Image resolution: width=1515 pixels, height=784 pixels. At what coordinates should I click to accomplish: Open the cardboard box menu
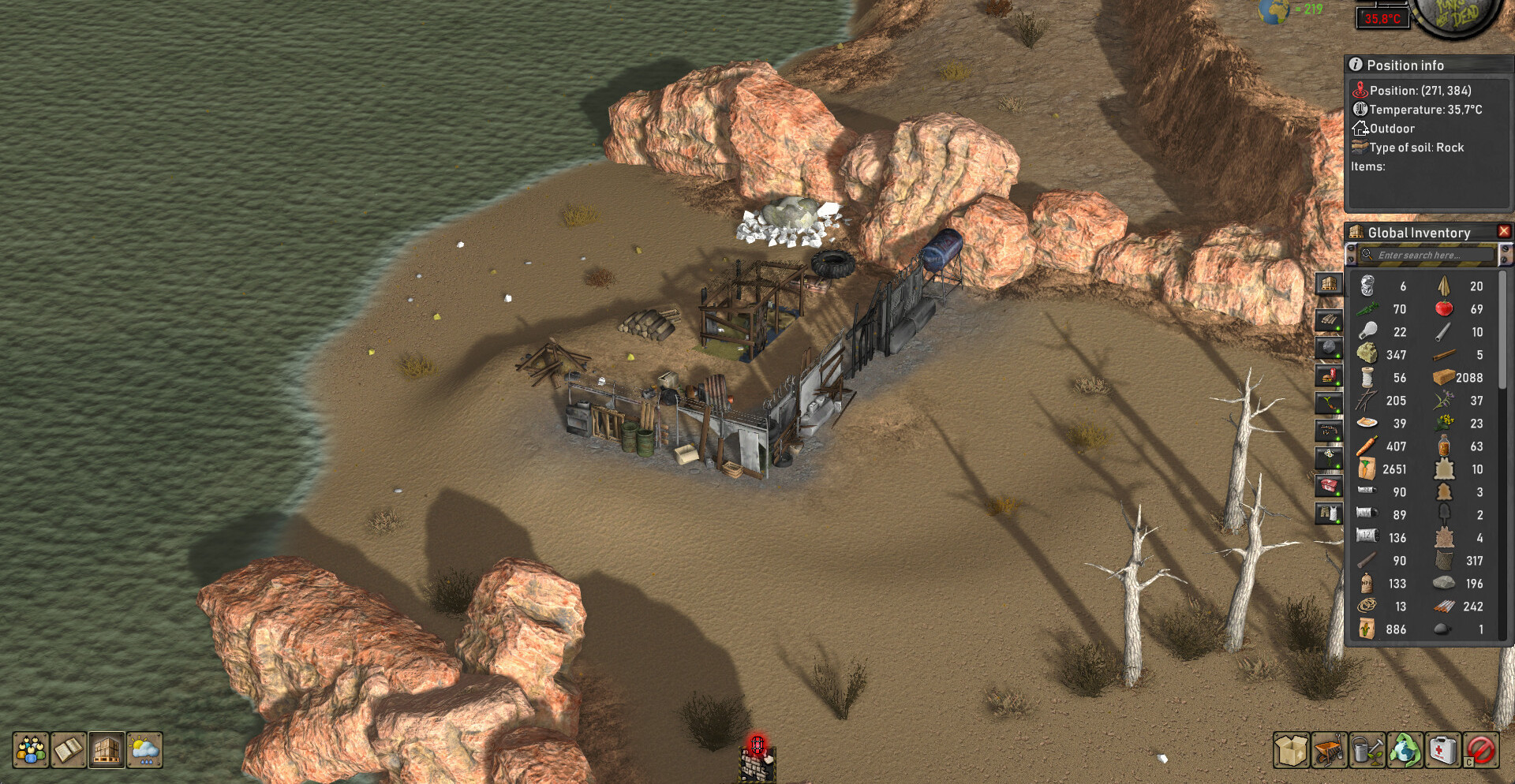[1292, 750]
